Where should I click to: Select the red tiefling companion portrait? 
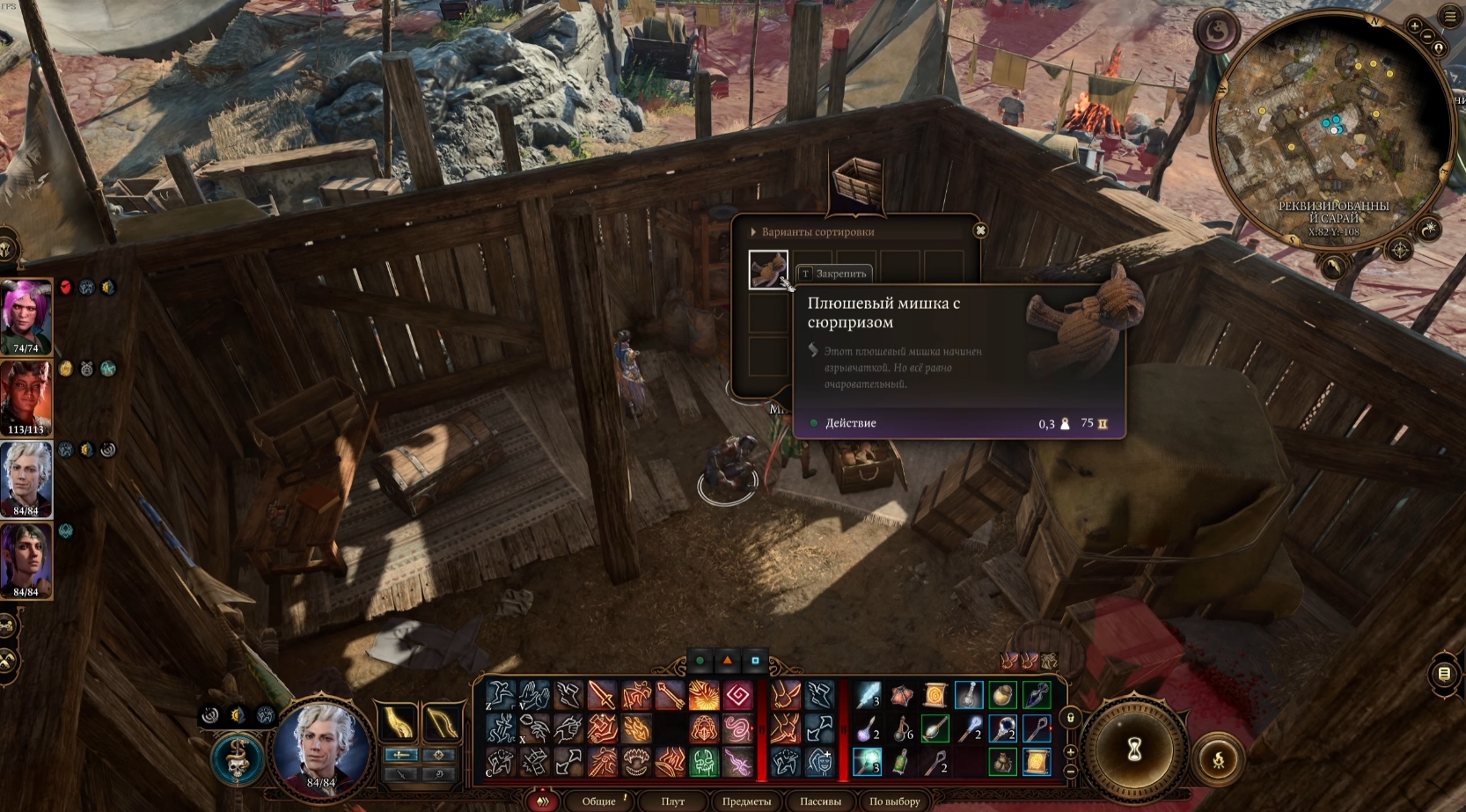(x=26, y=398)
